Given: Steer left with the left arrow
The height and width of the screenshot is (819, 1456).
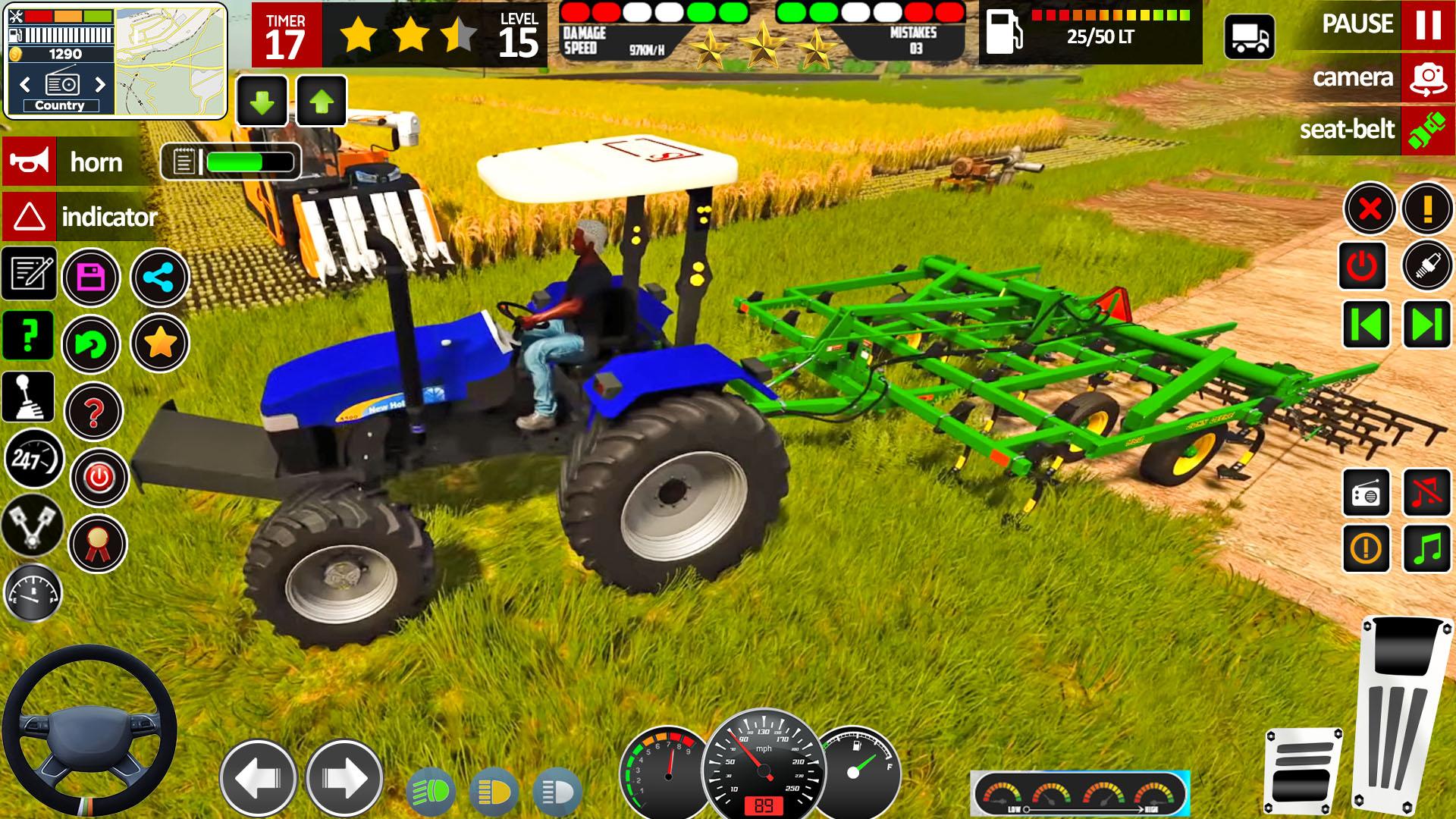Looking at the screenshot, I should tap(258, 778).
